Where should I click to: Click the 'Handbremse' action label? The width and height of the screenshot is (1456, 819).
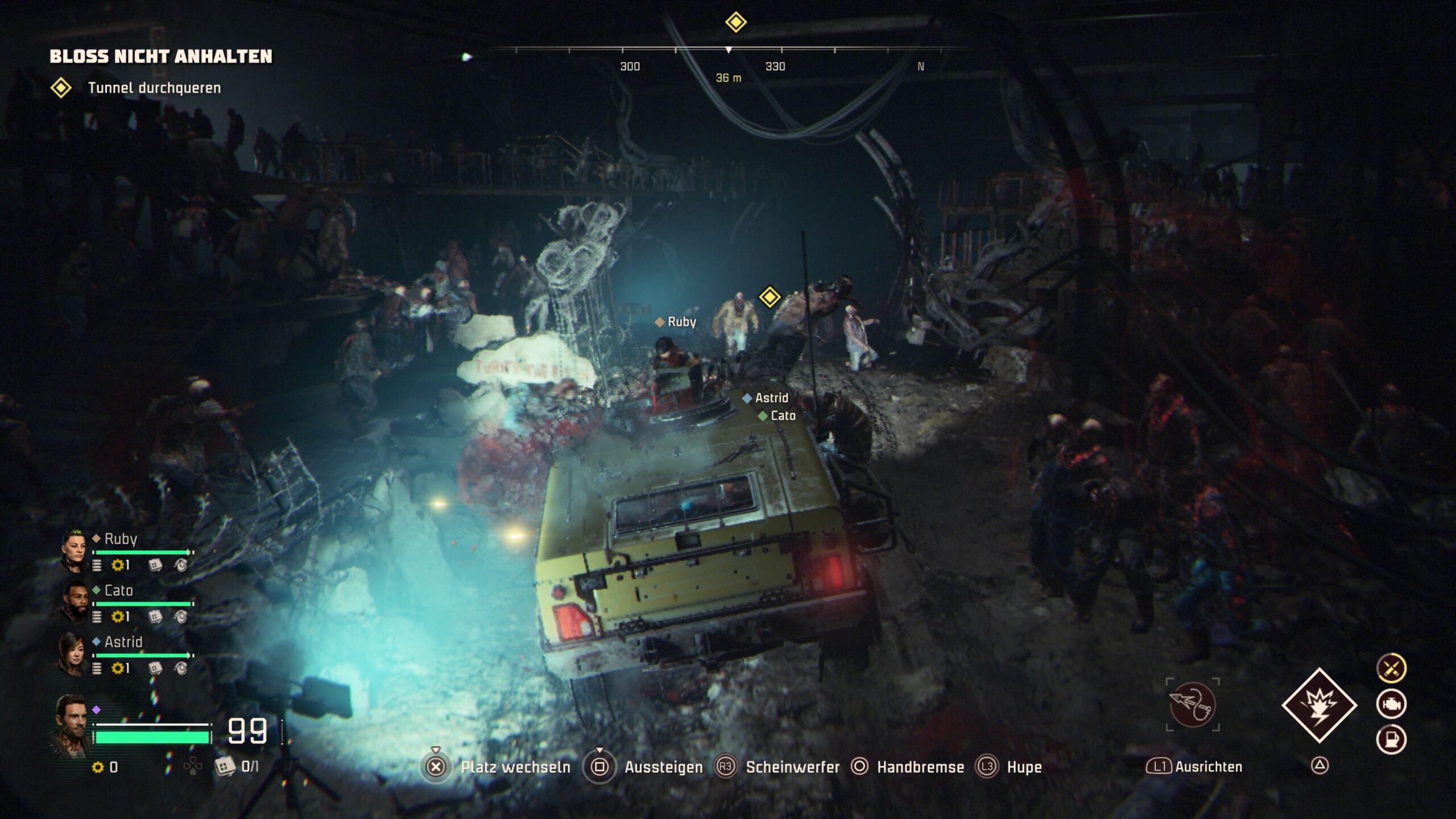[x=920, y=767]
